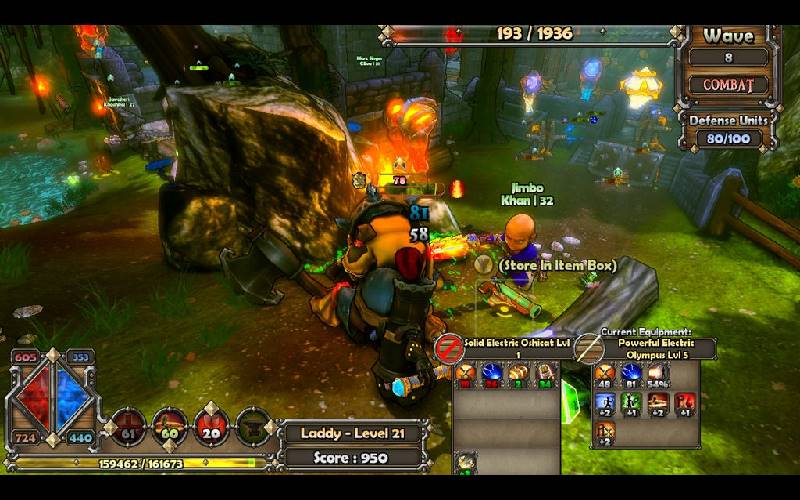Screen dimensions: 800x500
Task: Select the hotbar ability costing 60 mana
Action: [170, 427]
